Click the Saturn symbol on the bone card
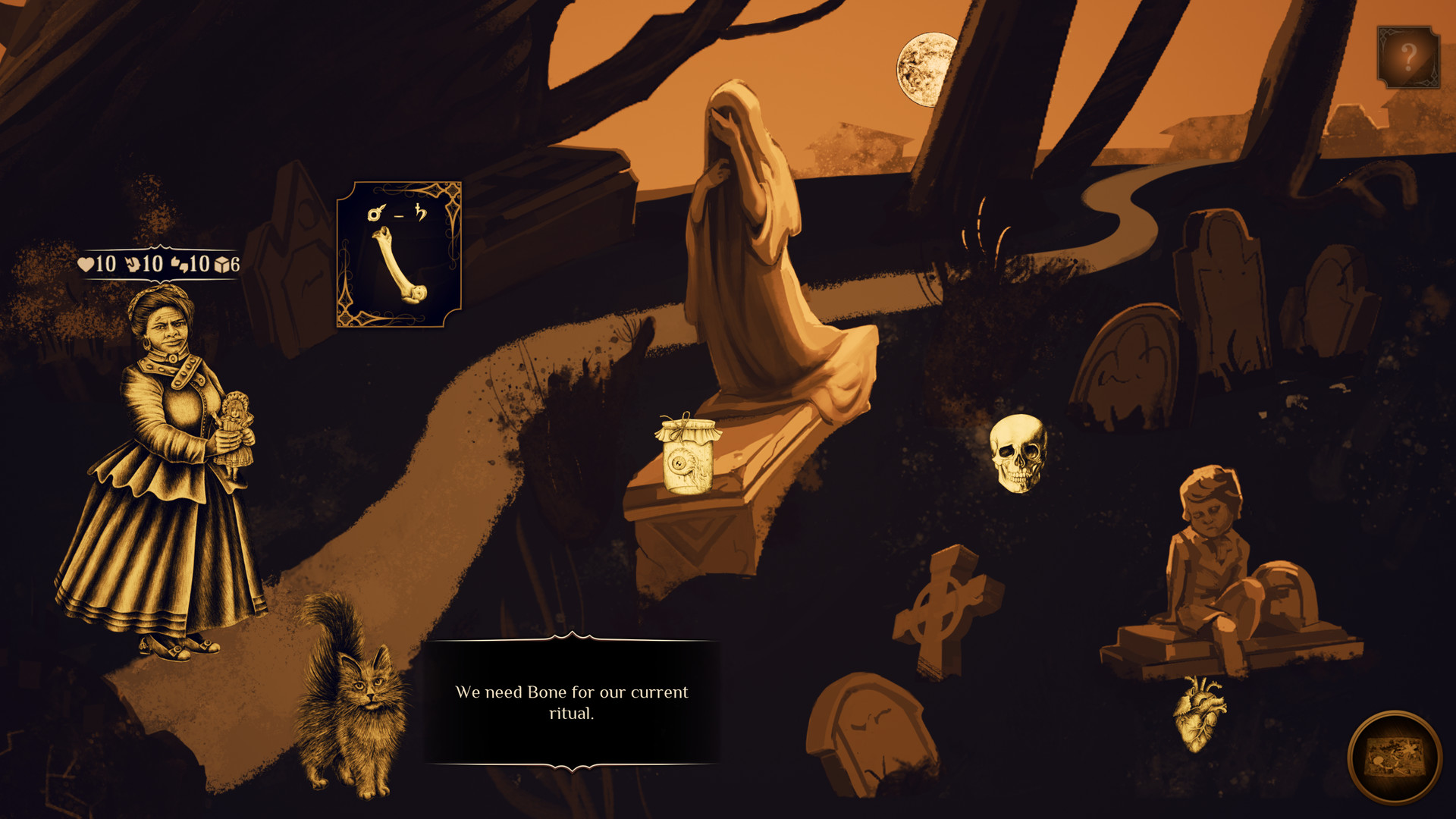The image size is (1456, 819). pos(420,213)
